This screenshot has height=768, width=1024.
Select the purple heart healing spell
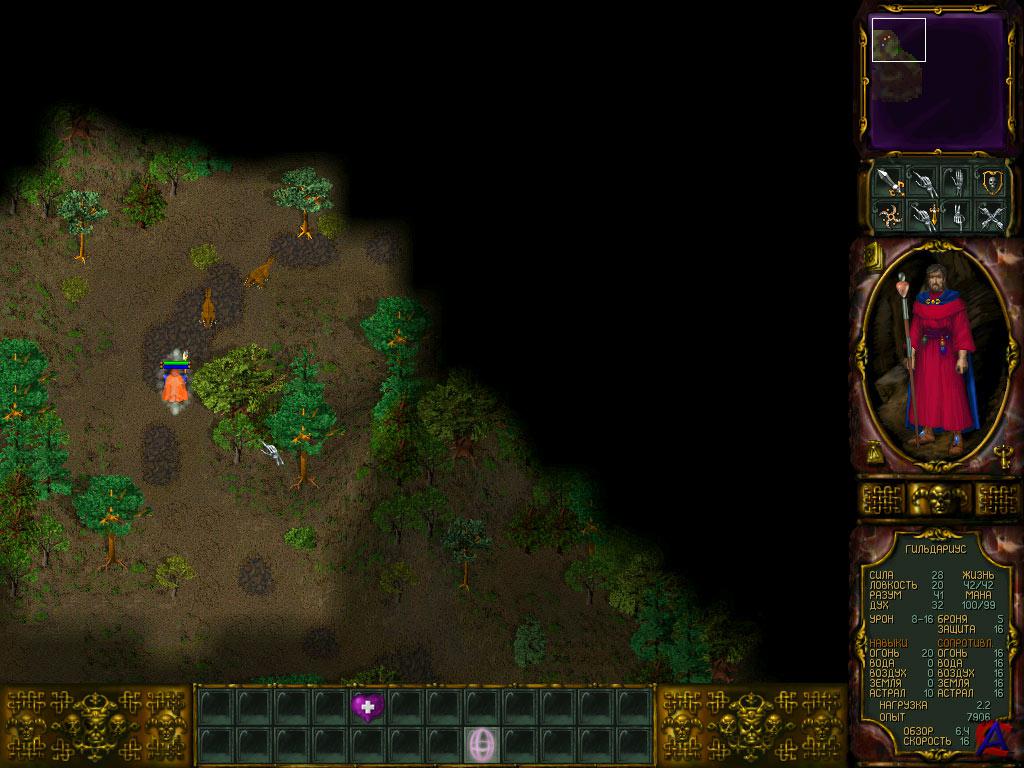[x=367, y=707]
